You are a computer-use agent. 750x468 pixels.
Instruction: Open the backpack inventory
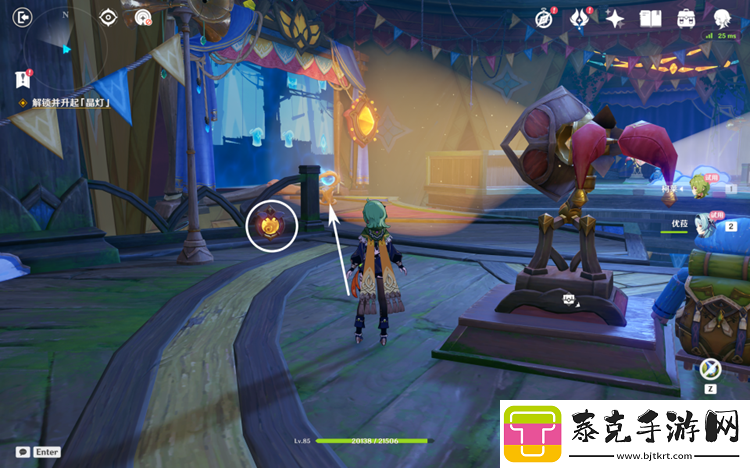pos(687,18)
